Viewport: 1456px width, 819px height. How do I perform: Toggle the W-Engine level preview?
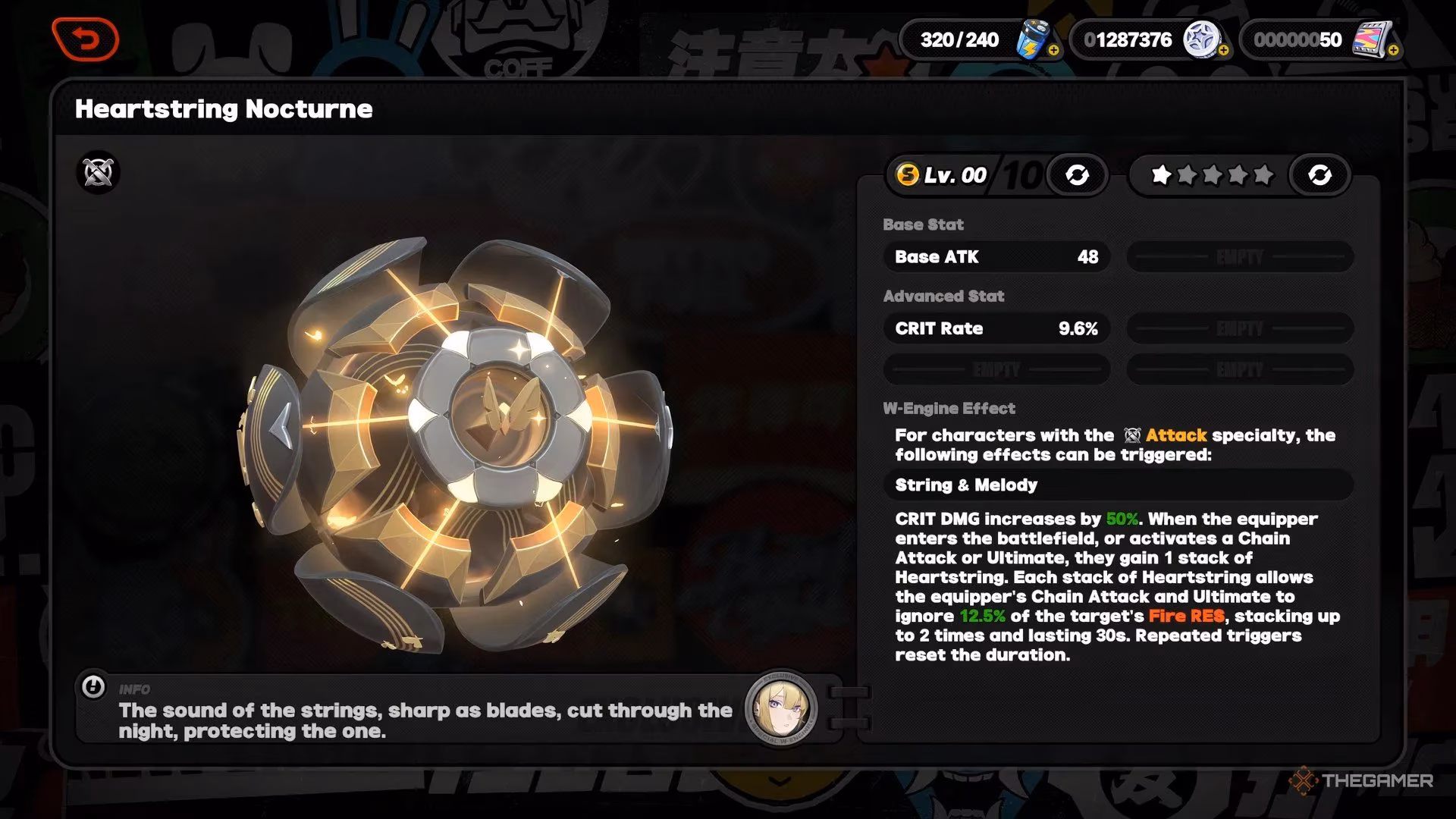1077,175
